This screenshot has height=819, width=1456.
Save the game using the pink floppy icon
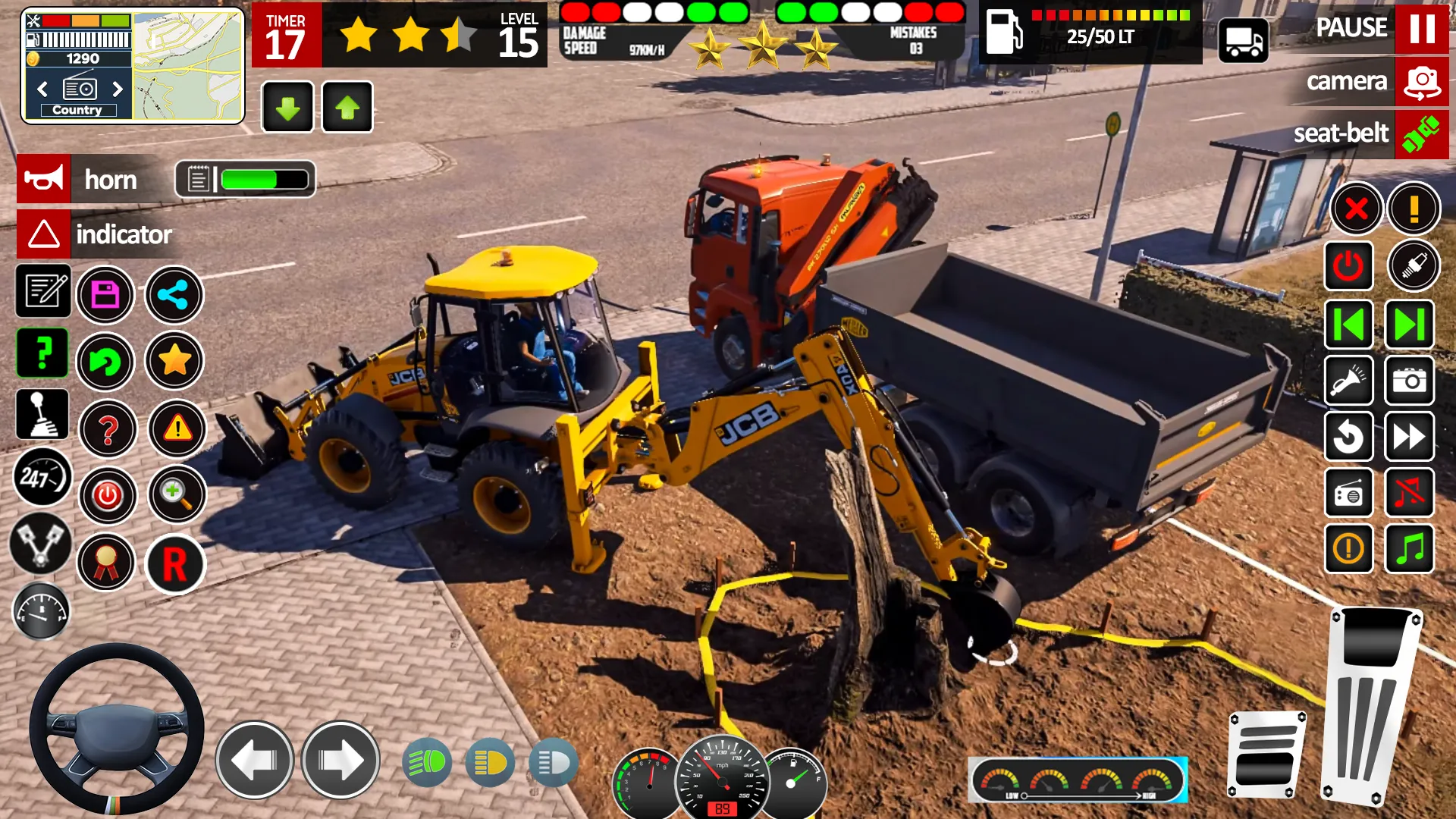click(106, 295)
